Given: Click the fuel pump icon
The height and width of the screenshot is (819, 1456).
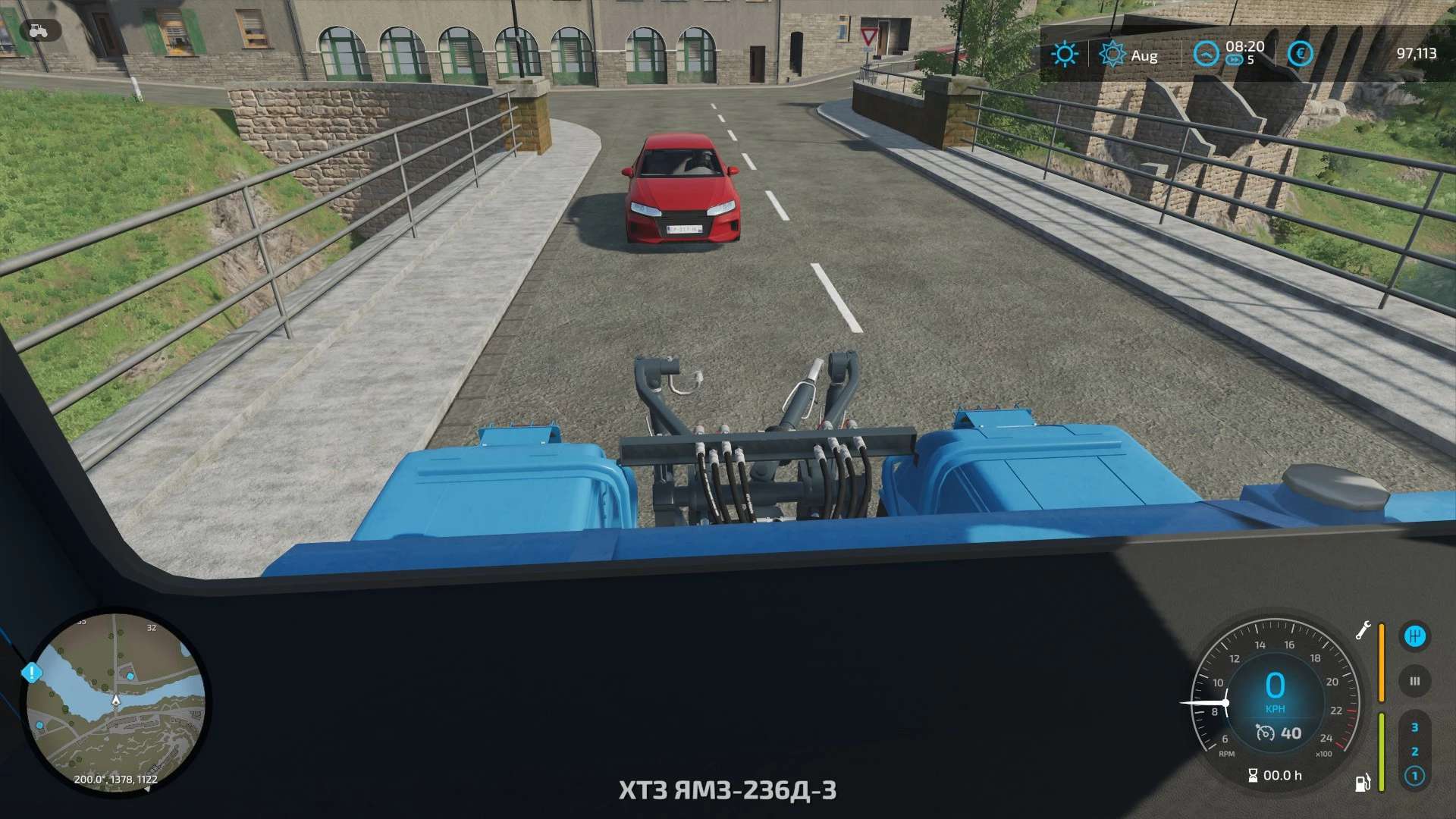Looking at the screenshot, I should (x=1363, y=782).
